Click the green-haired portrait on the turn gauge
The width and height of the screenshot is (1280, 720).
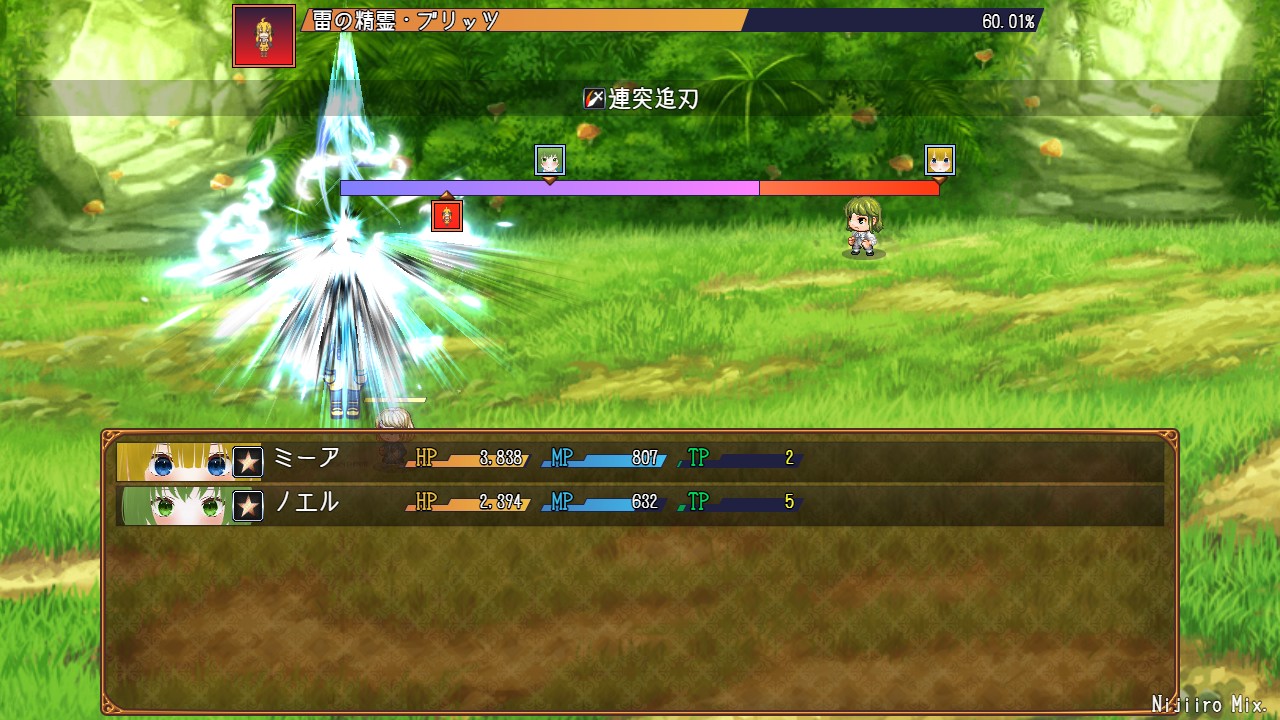[550, 160]
